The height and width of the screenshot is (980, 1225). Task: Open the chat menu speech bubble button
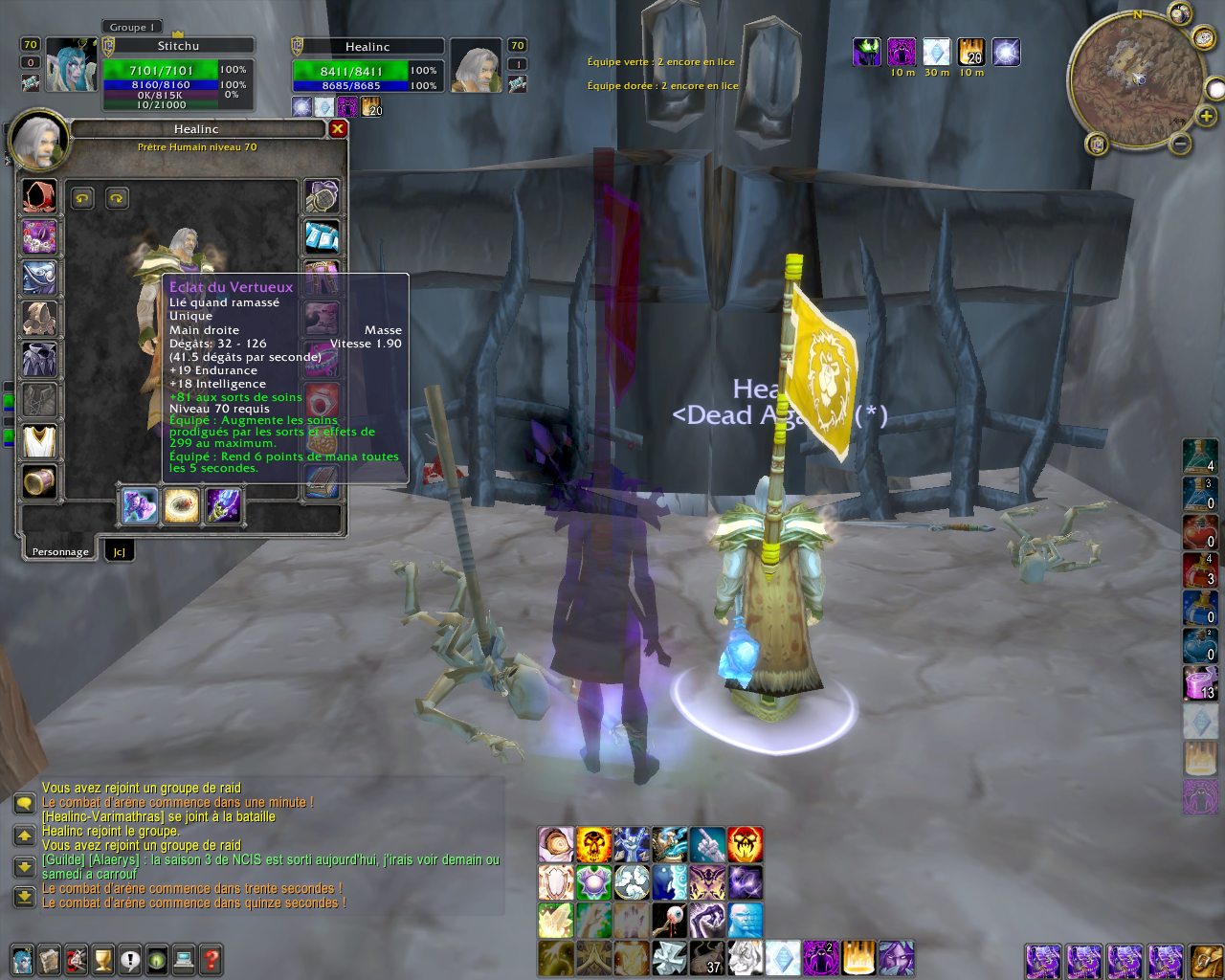[x=24, y=804]
